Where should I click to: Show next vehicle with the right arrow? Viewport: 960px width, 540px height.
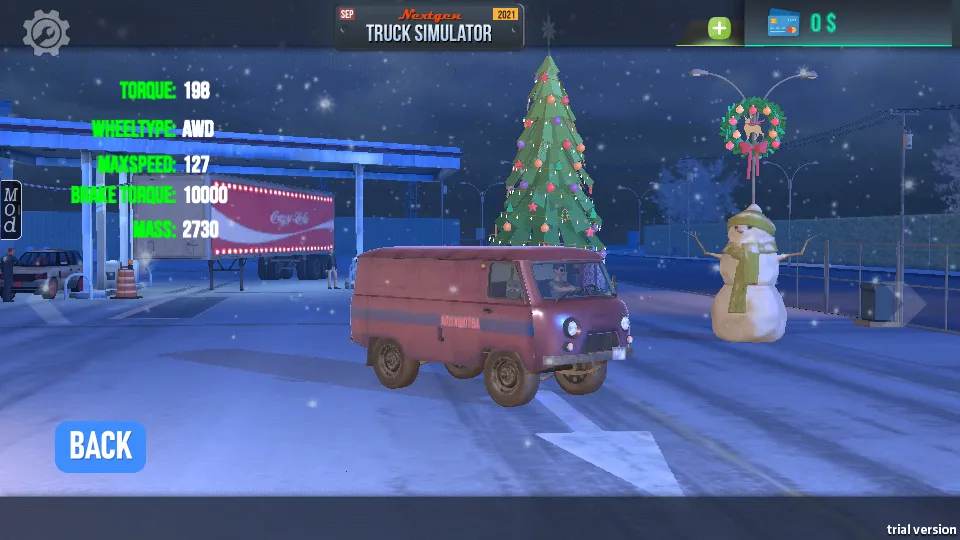coord(911,303)
